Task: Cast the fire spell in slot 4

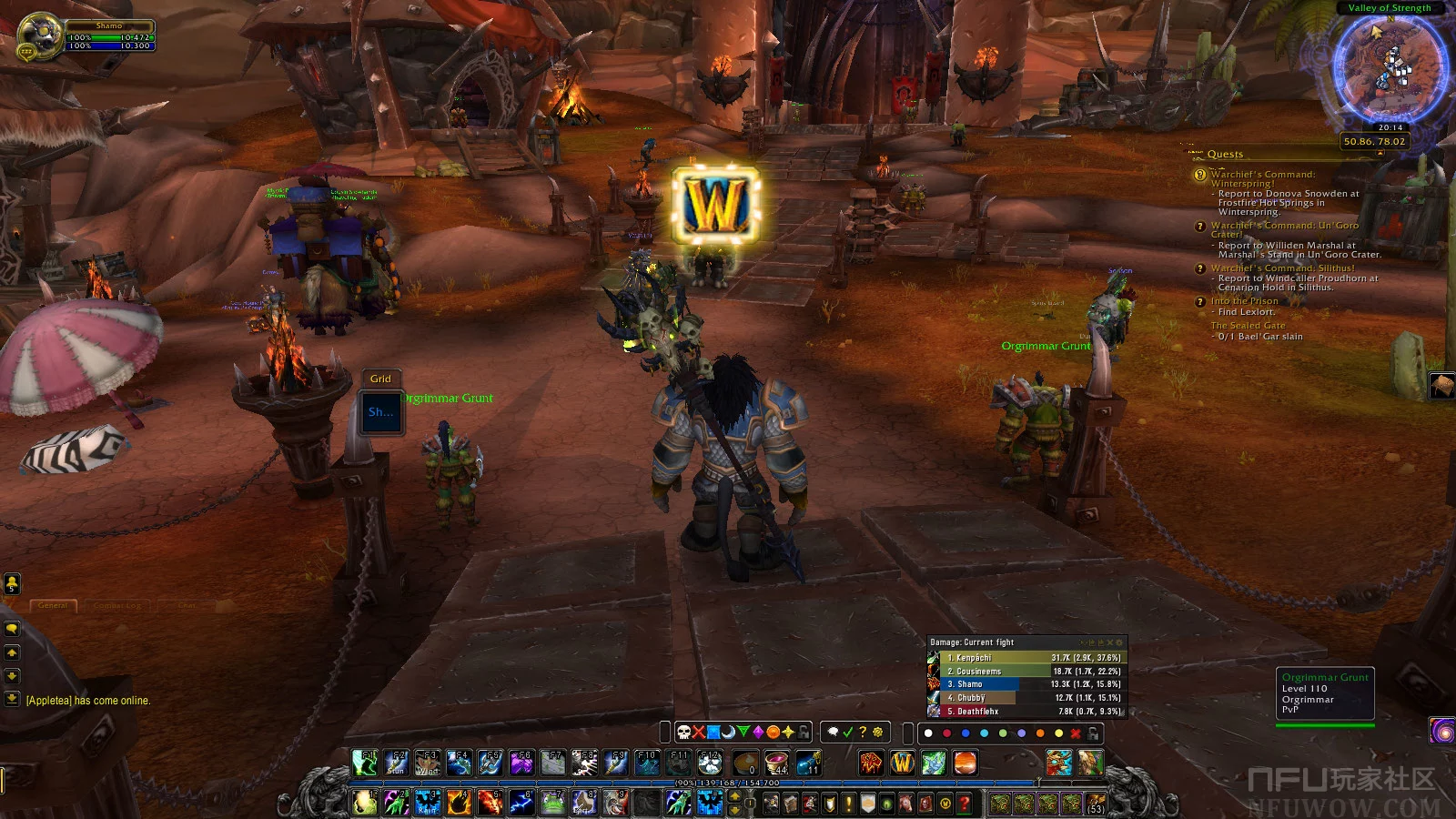Action: click(x=459, y=803)
